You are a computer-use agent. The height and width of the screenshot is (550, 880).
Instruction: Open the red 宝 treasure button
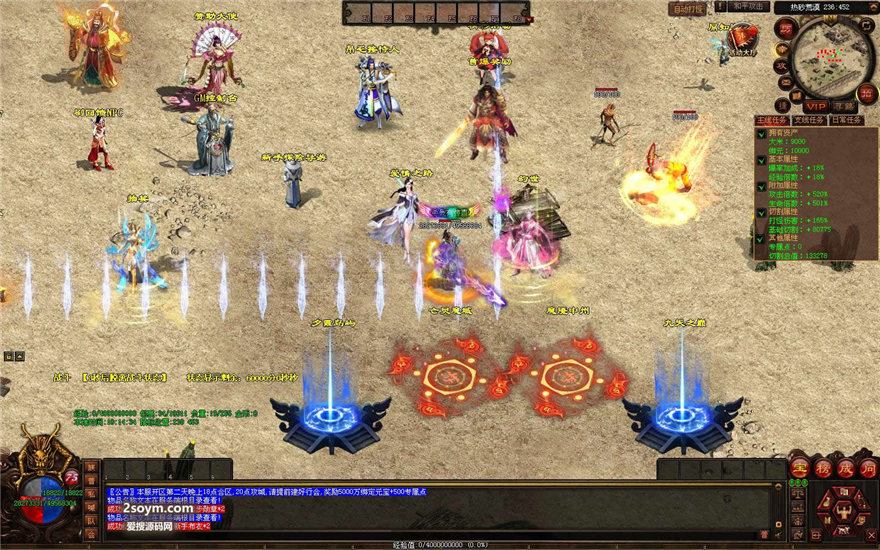[799, 468]
